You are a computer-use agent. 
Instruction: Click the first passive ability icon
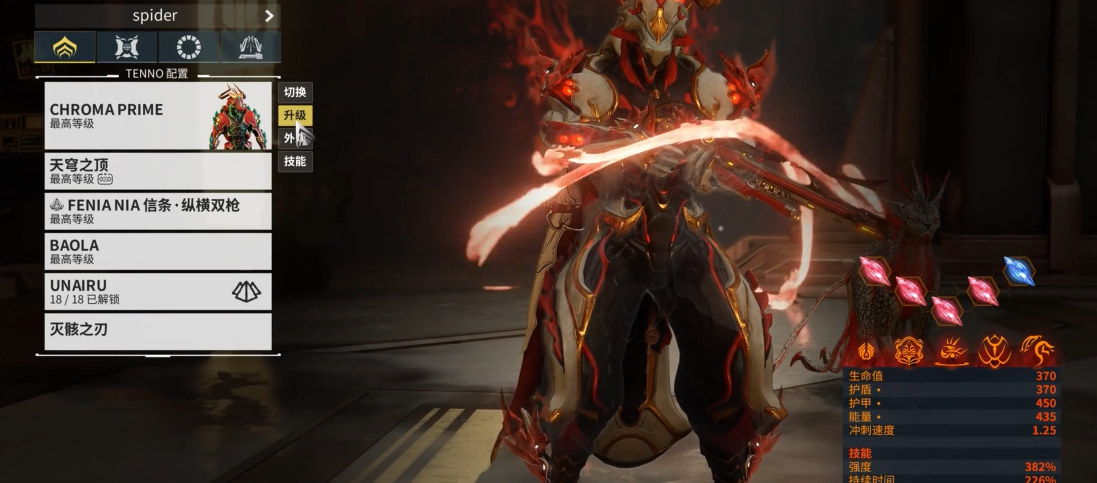tap(866, 351)
